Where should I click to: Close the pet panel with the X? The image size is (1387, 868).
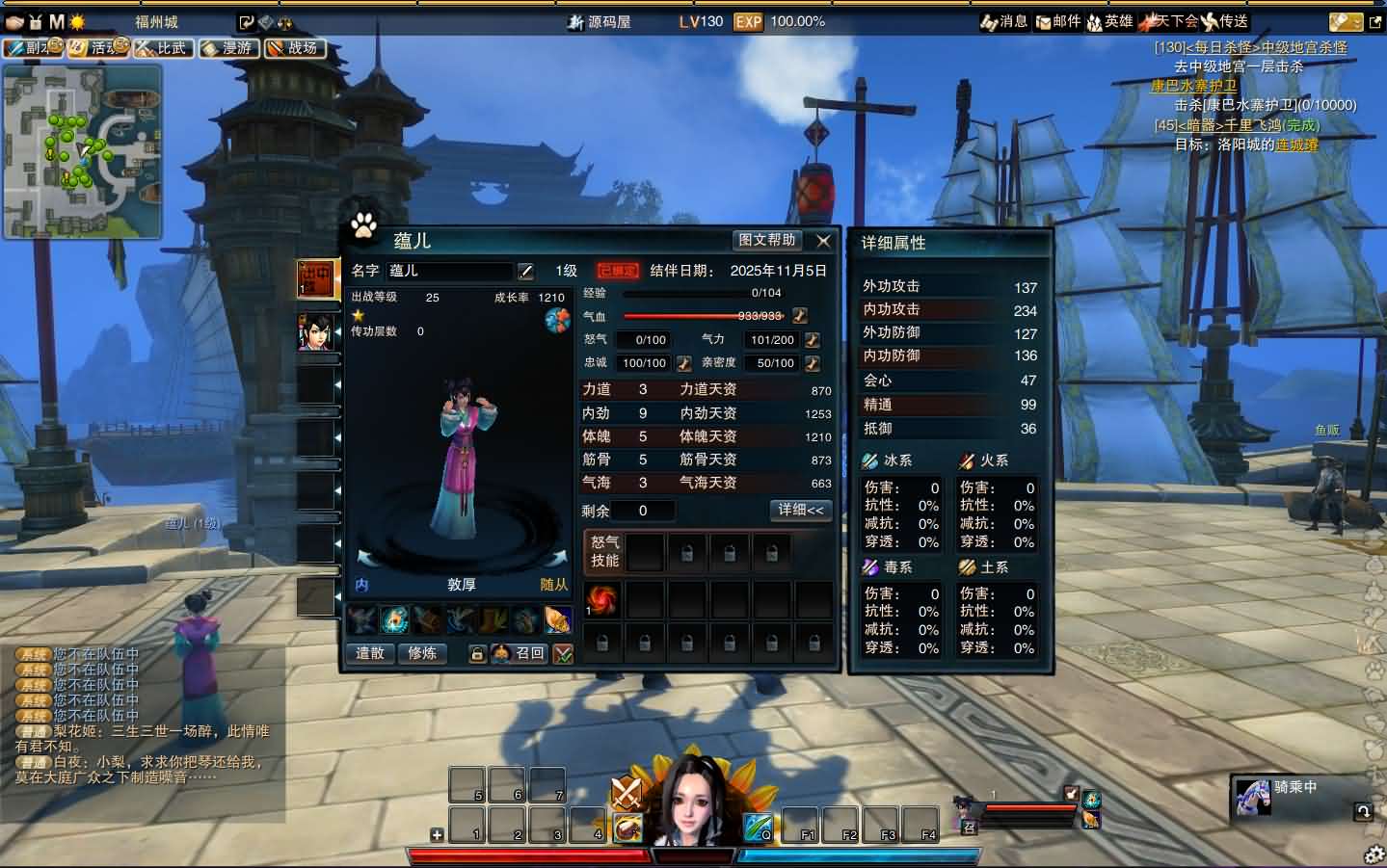(x=823, y=241)
